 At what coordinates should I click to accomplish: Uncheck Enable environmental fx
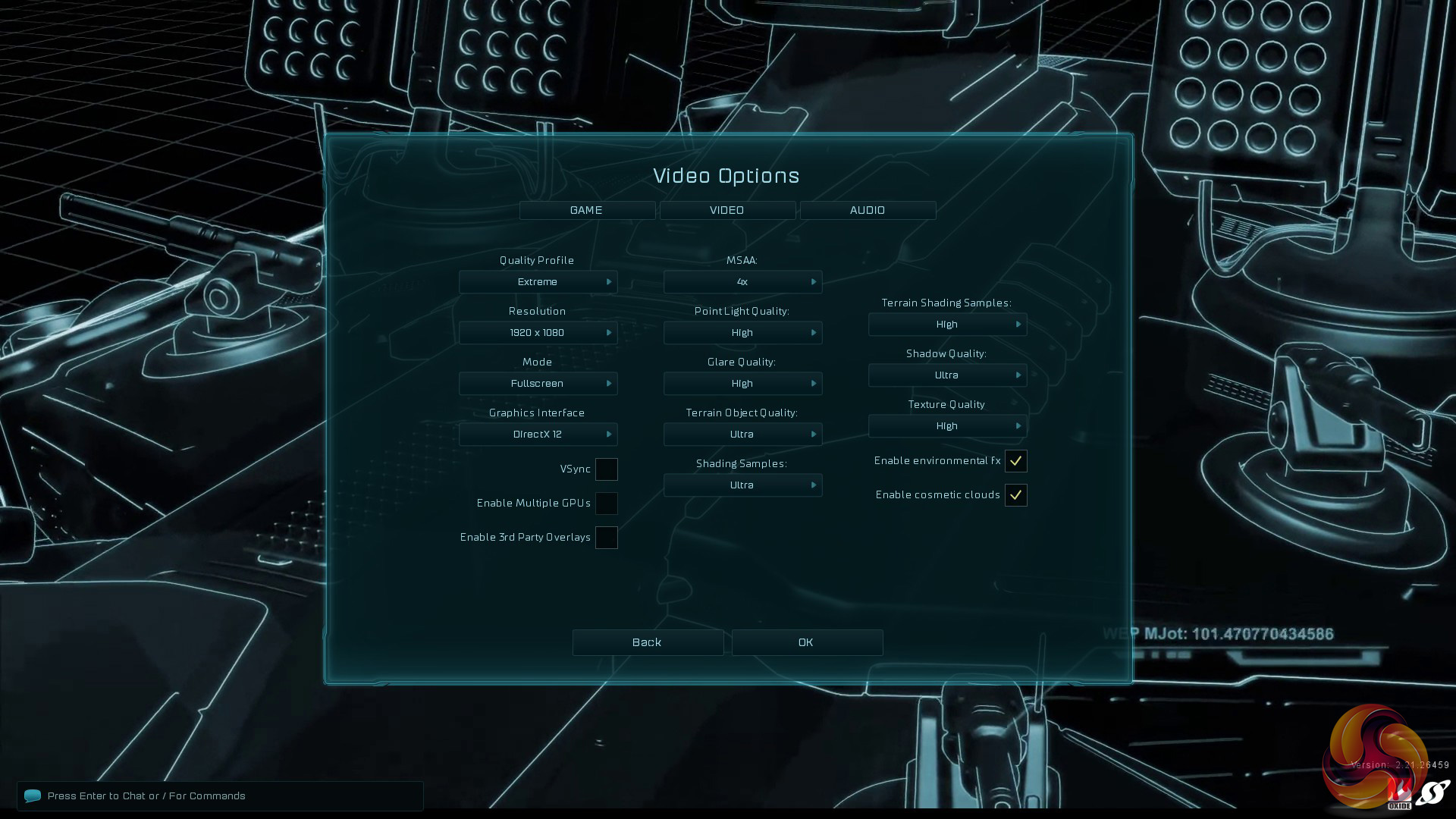[1015, 461]
